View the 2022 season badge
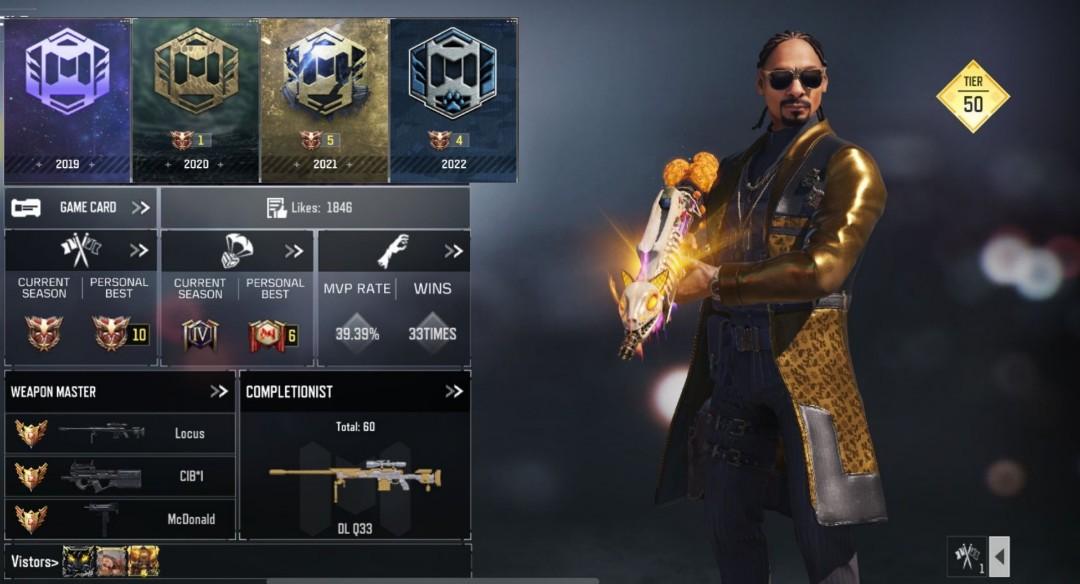This screenshot has height=584, width=1080. (x=453, y=100)
